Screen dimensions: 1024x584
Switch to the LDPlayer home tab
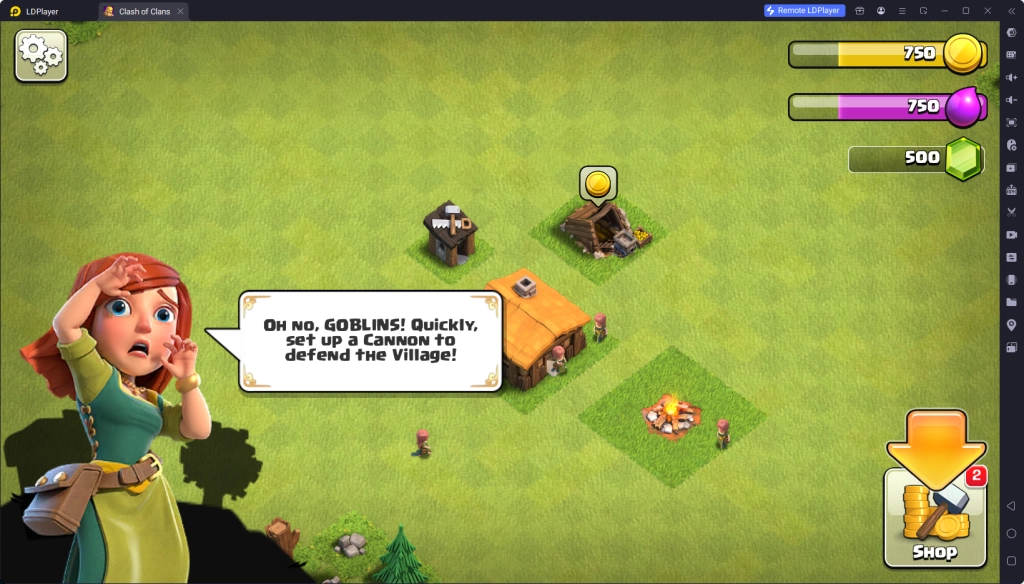(x=40, y=11)
